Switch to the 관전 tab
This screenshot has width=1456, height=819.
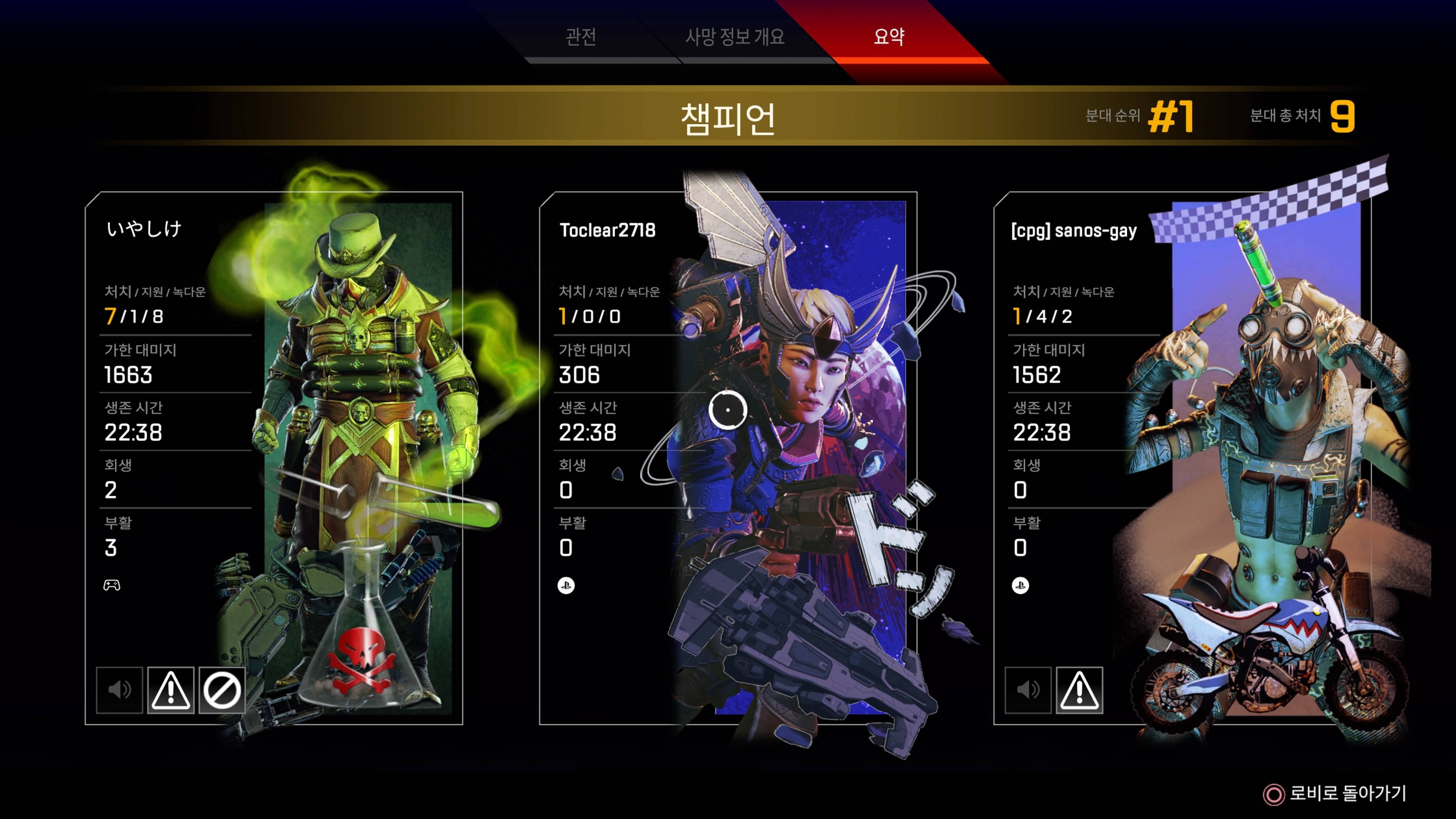(581, 37)
